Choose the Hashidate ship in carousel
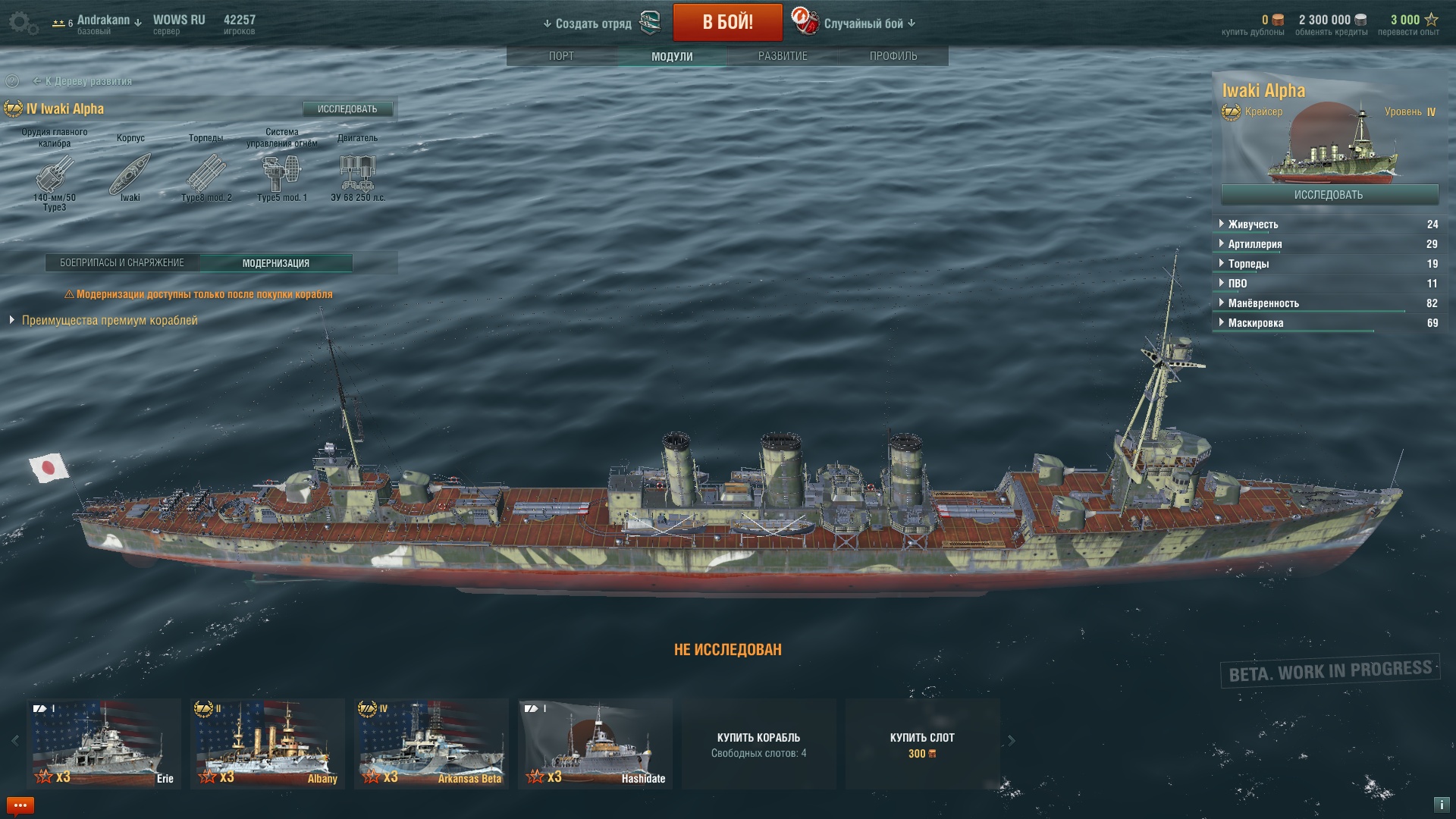 click(x=595, y=744)
